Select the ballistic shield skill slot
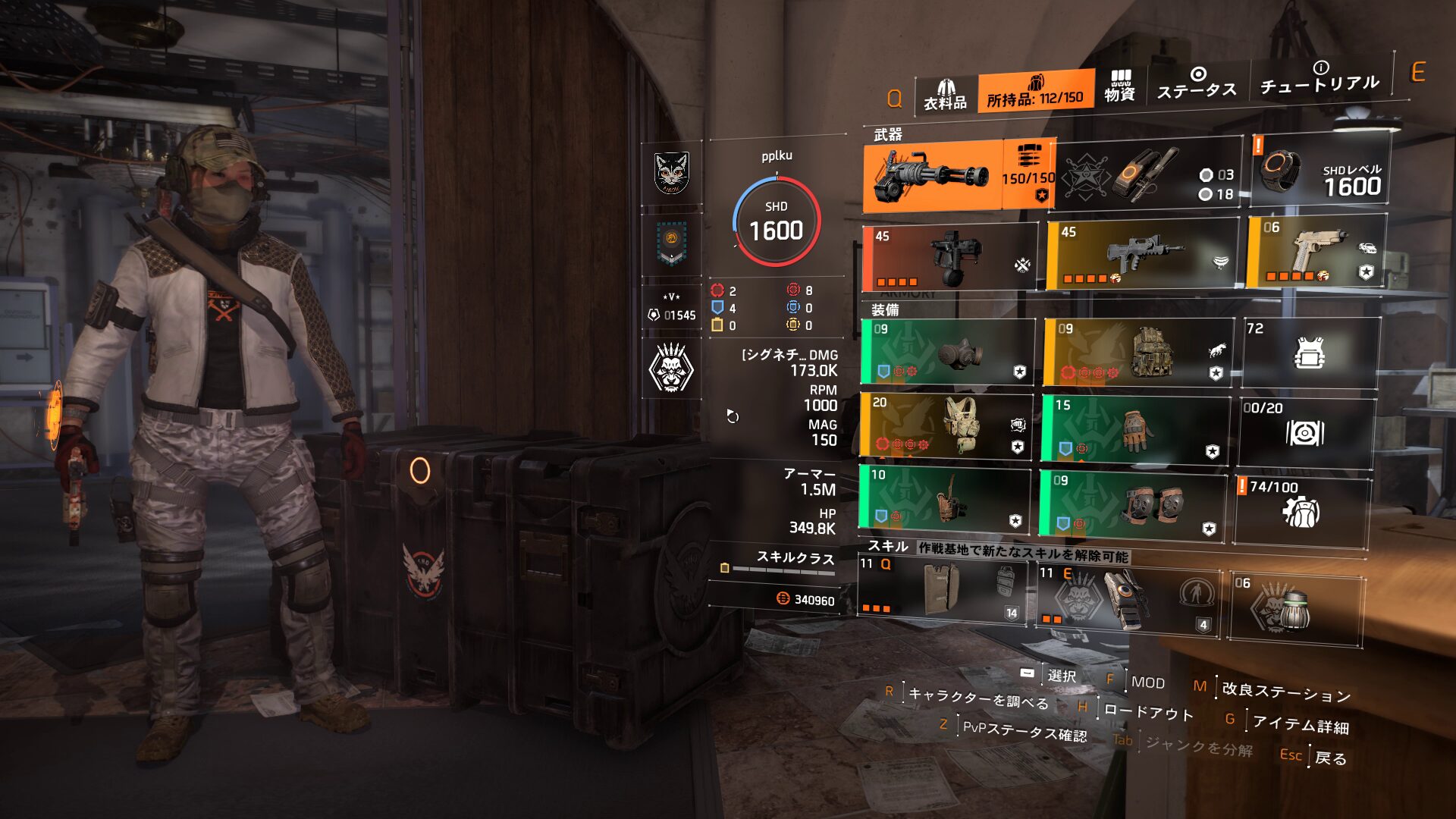Screen dimensions: 1456x819 click(942, 591)
